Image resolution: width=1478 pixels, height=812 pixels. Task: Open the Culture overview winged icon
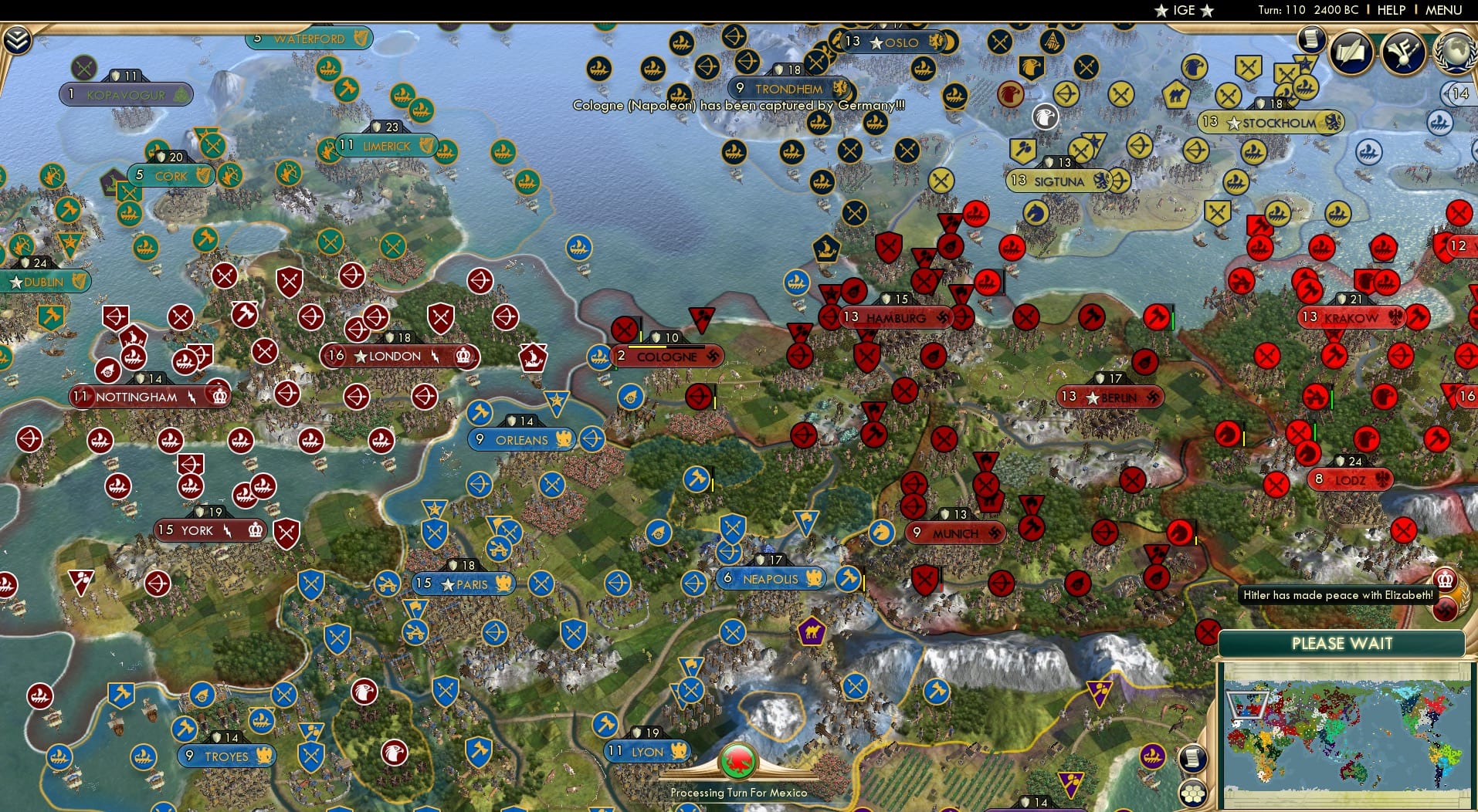click(x=1403, y=52)
